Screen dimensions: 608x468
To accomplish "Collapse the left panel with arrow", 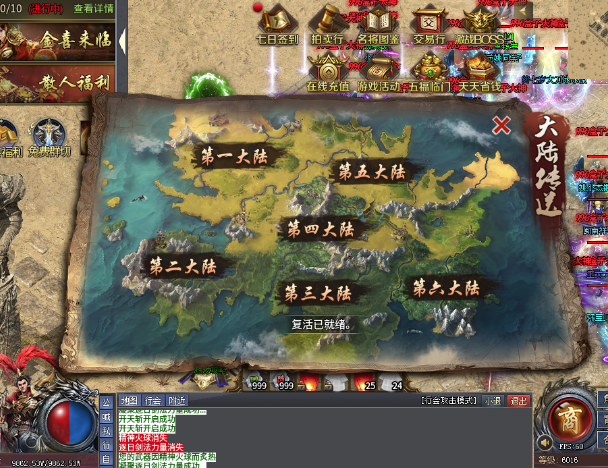I will 123,41.
